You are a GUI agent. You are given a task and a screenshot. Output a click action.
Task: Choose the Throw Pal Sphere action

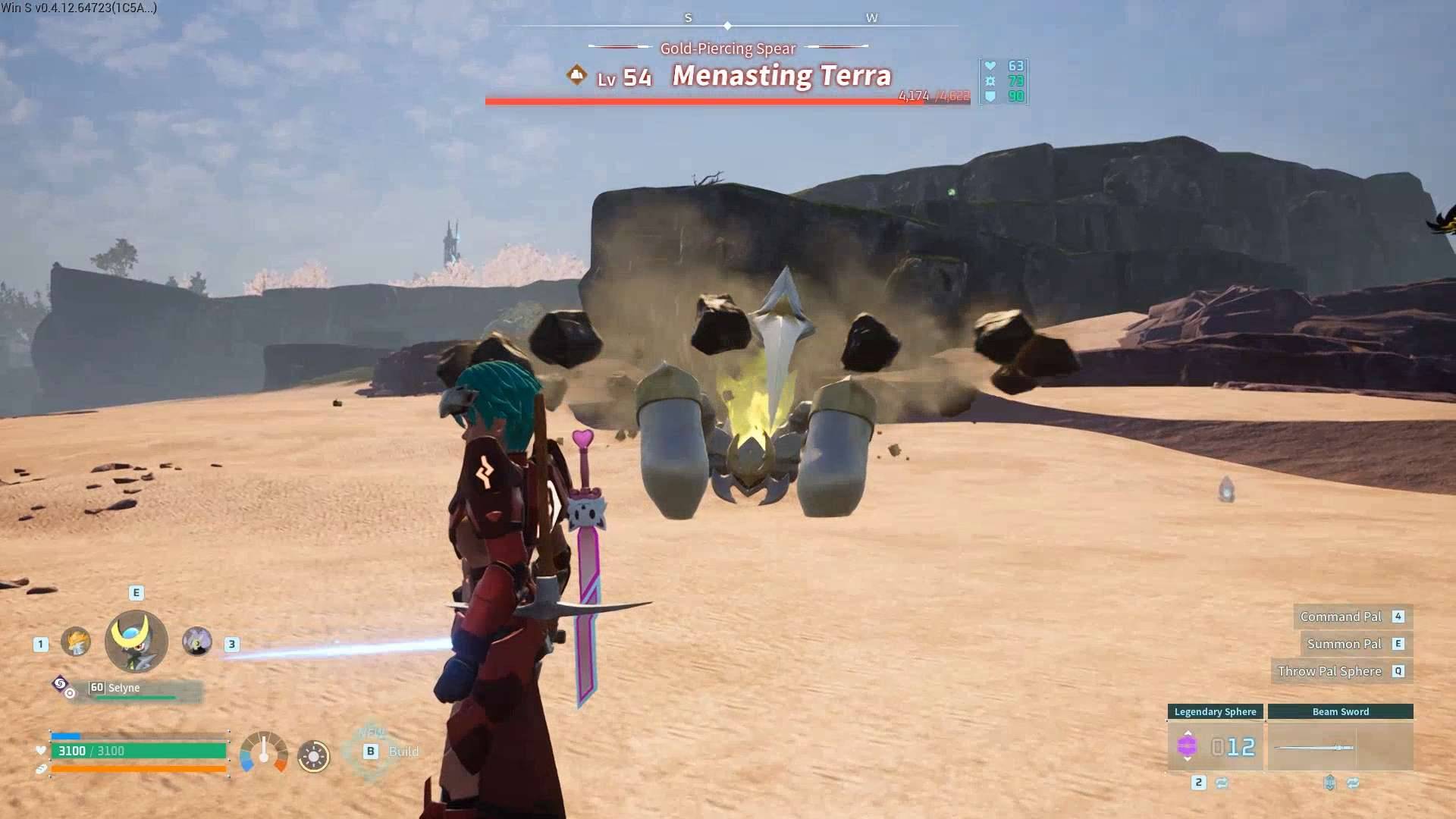1329,671
